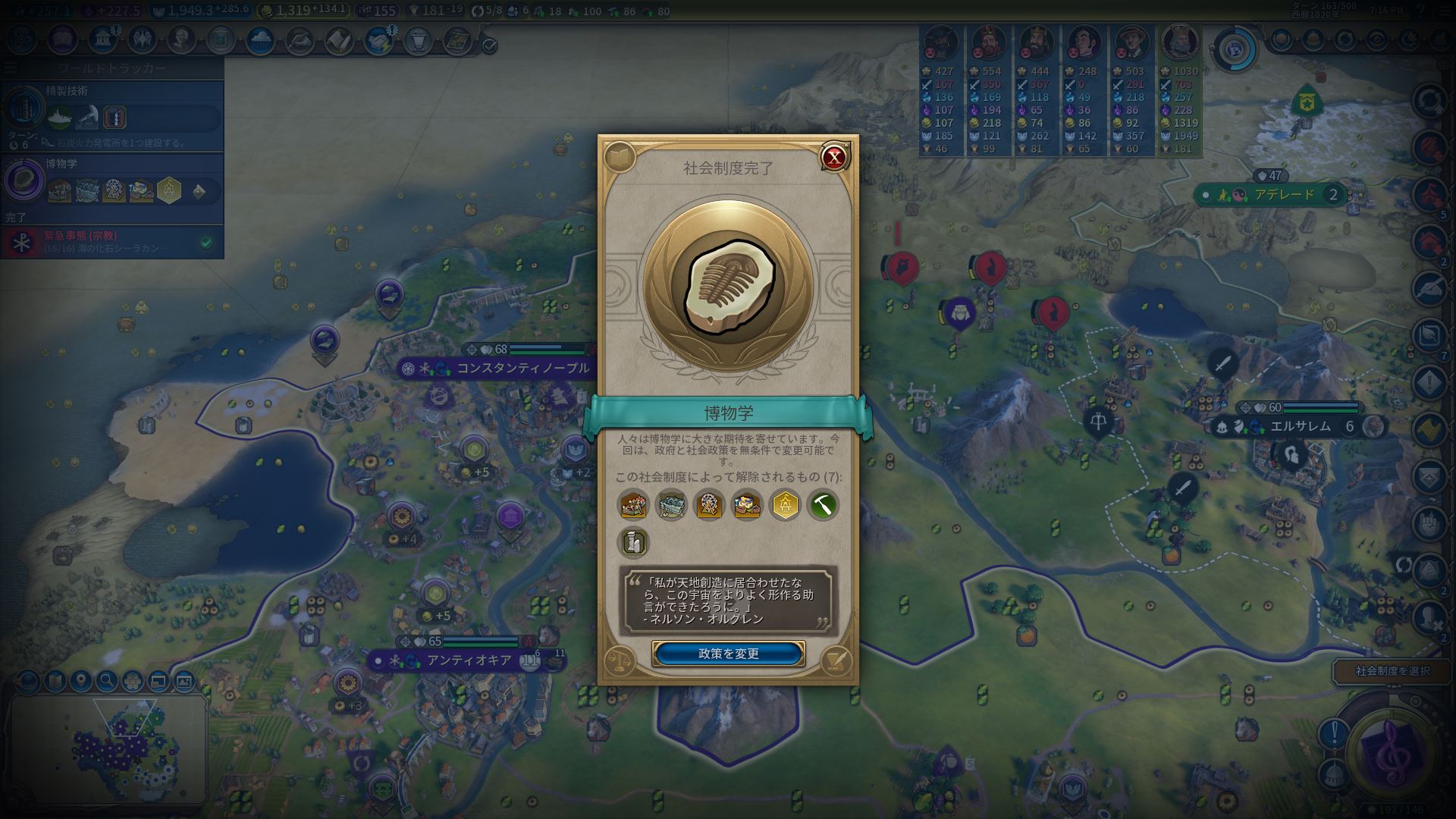Open the great people bust icon
This screenshot has width=1456, height=819.
click(181, 39)
